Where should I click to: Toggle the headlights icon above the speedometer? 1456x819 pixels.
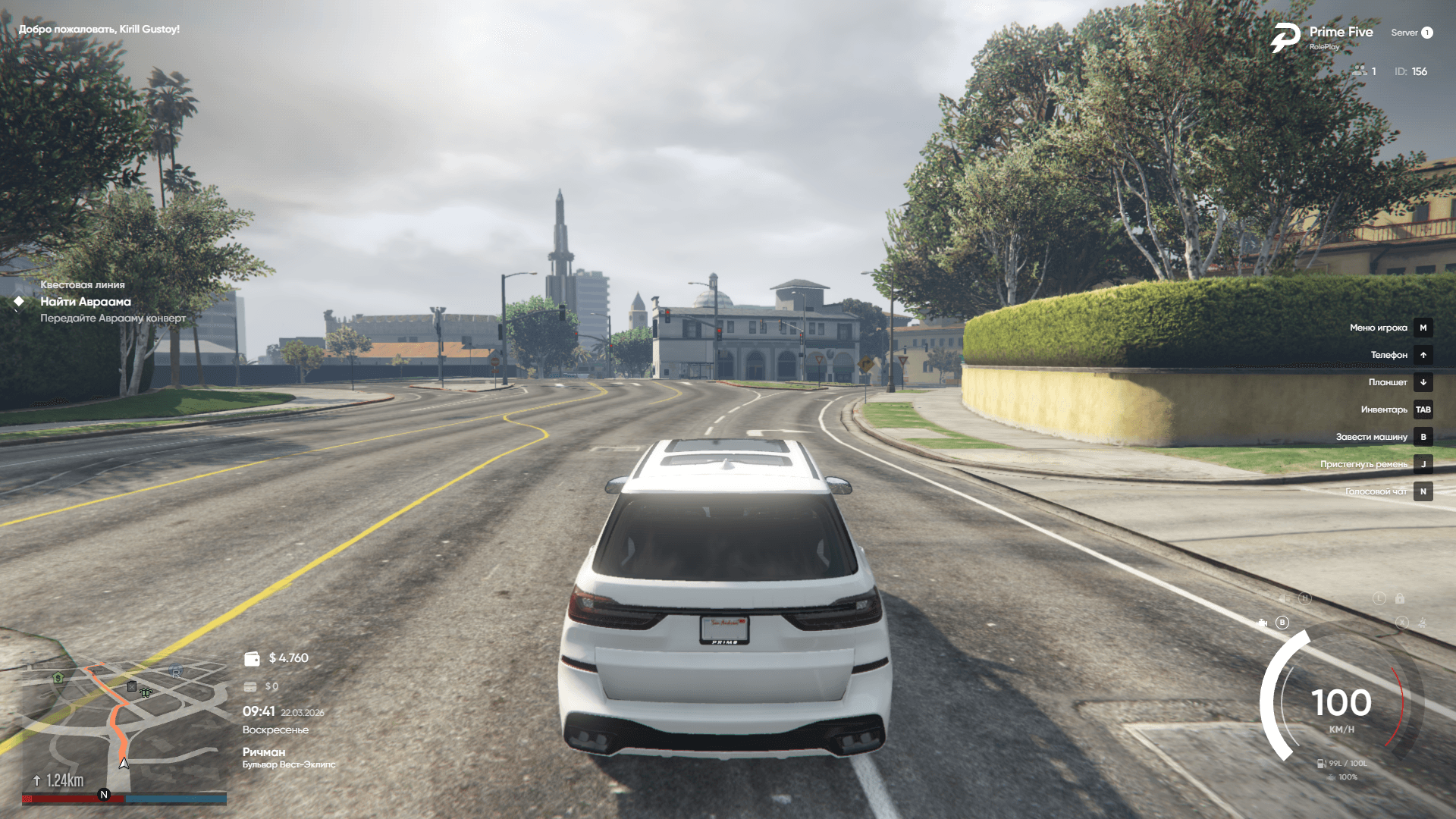1283,598
